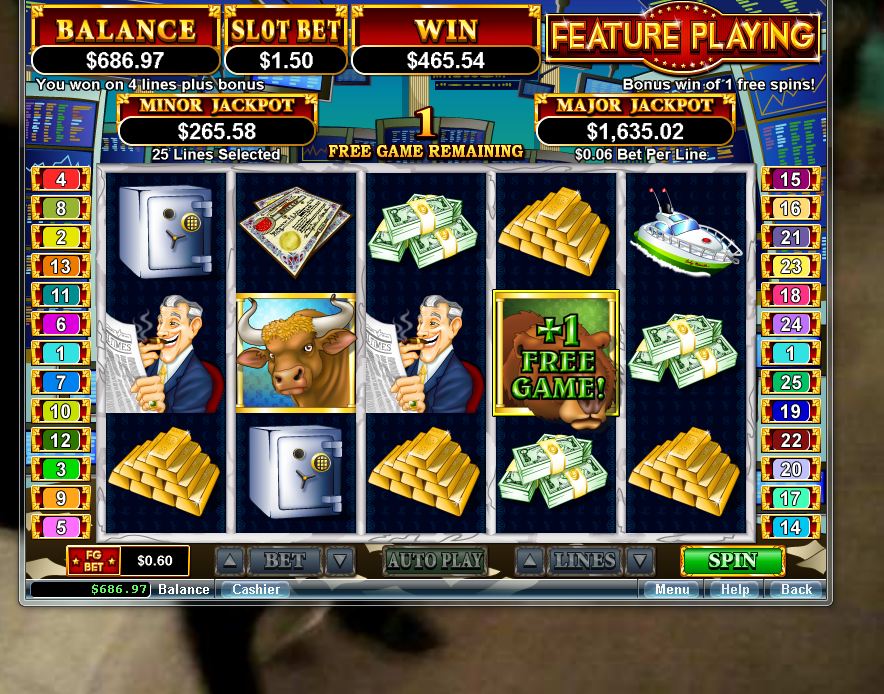Select payline 5 indicator

coord(61,527)
